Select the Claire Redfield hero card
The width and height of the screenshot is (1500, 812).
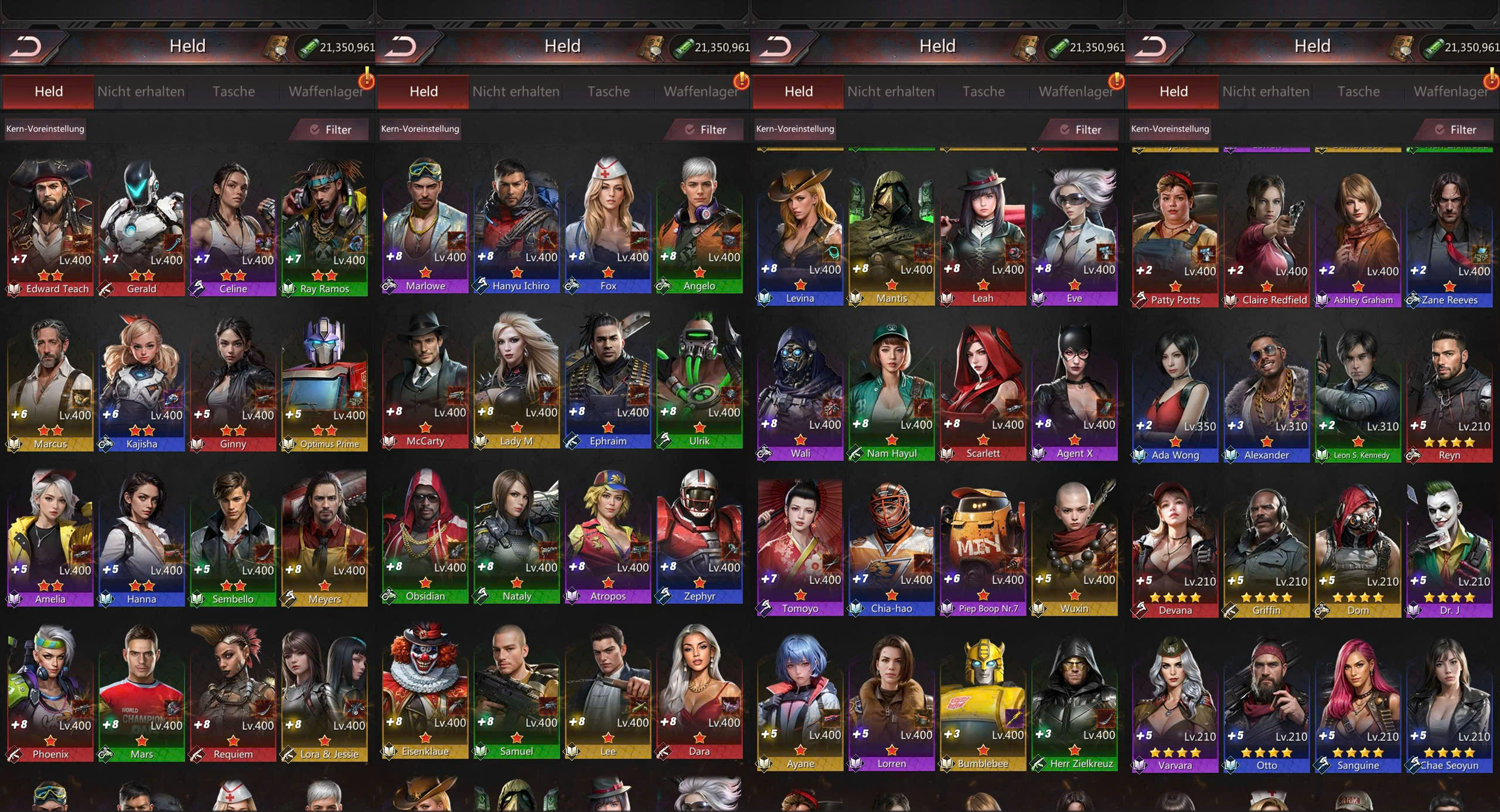1266,240
